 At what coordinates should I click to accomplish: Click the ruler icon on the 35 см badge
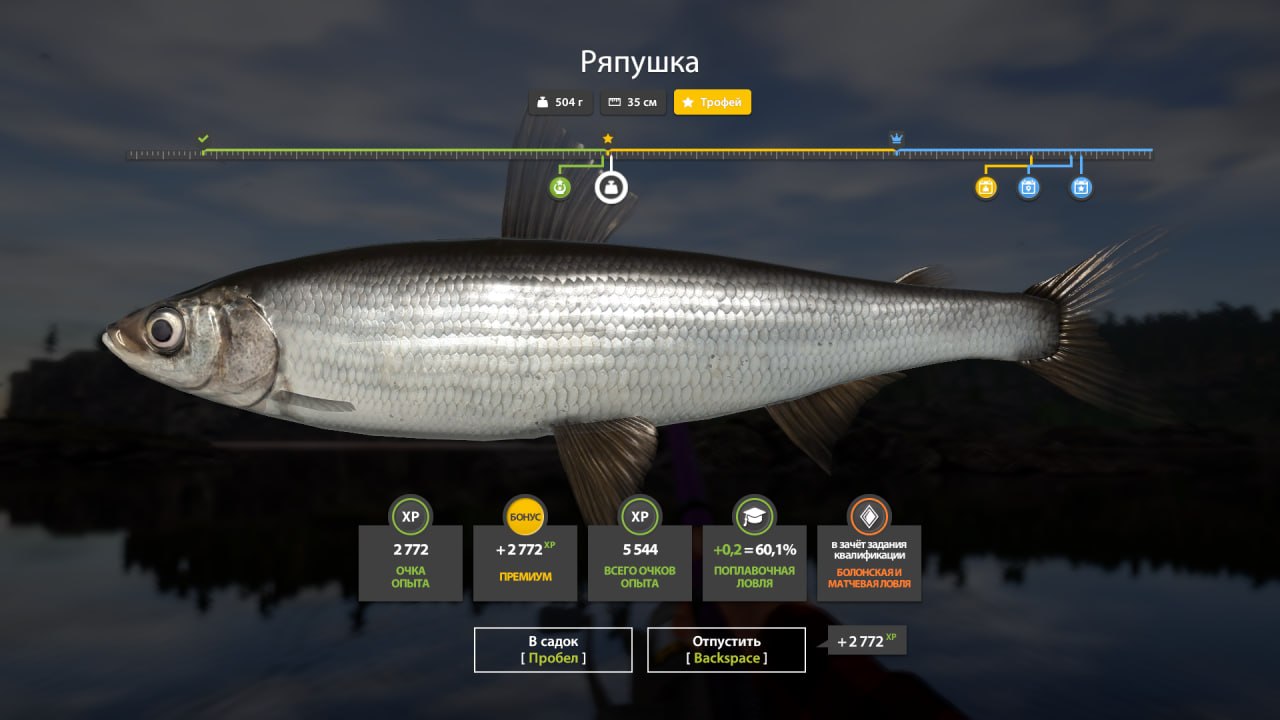[613, 102]
